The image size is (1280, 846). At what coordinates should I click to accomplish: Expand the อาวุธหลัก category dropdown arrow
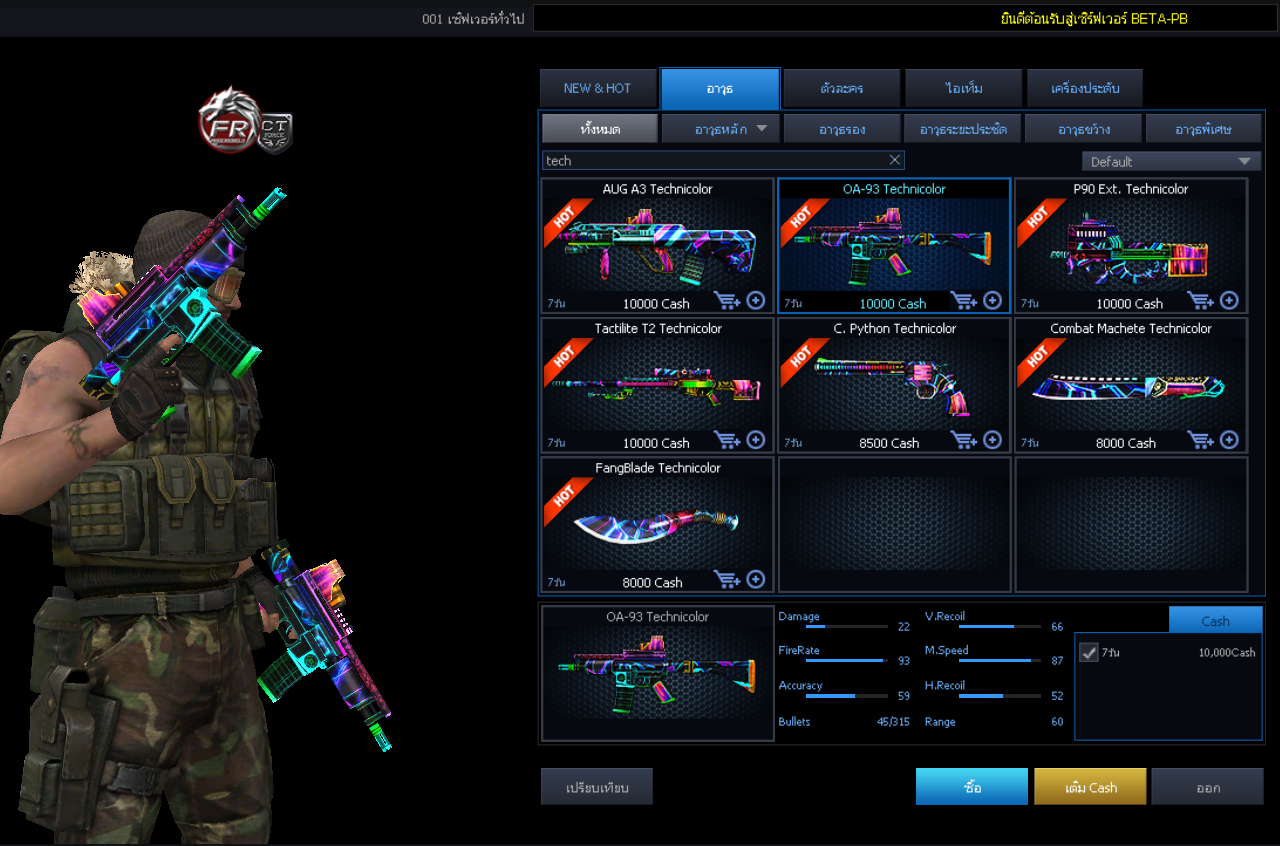click(761, 128)
